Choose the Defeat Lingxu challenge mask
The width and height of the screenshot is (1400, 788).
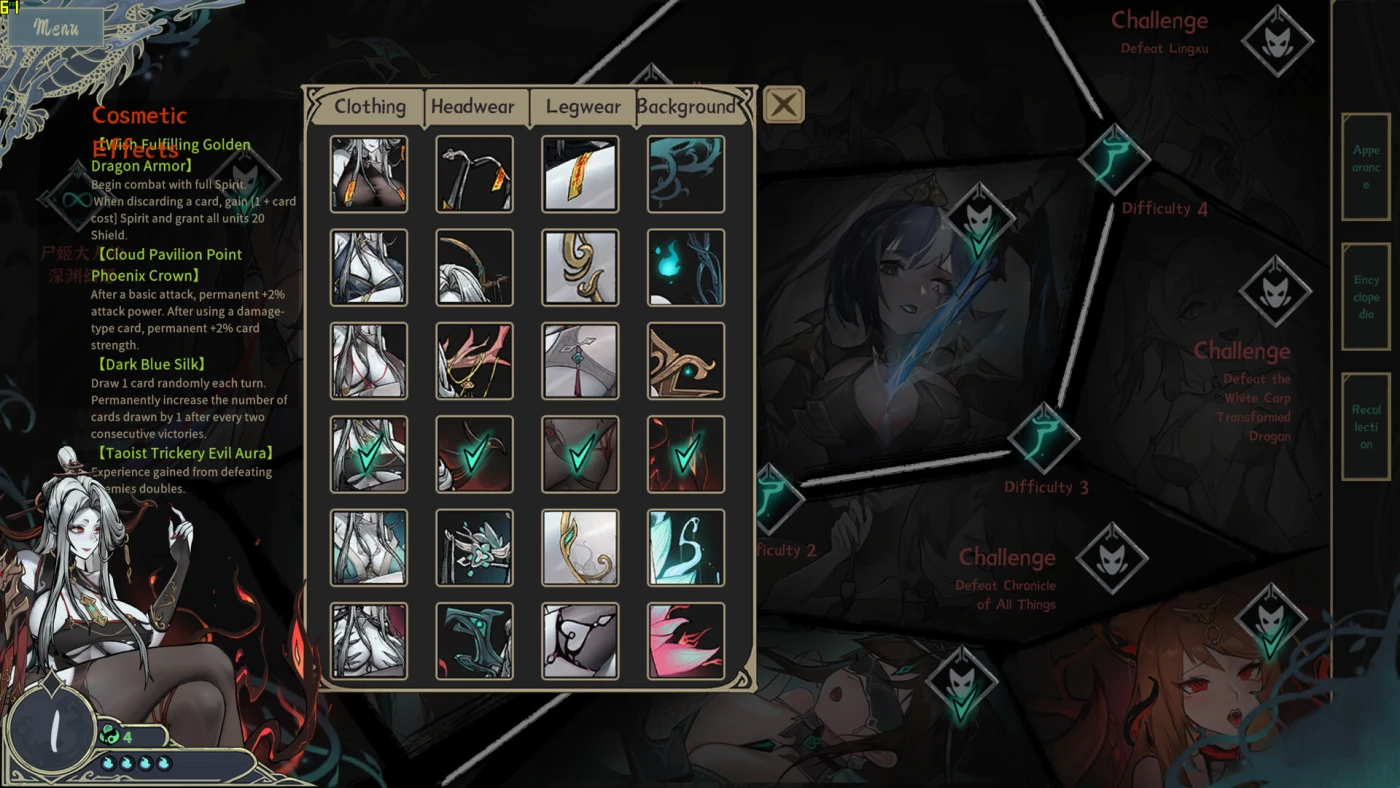(x=1277, y=41)
